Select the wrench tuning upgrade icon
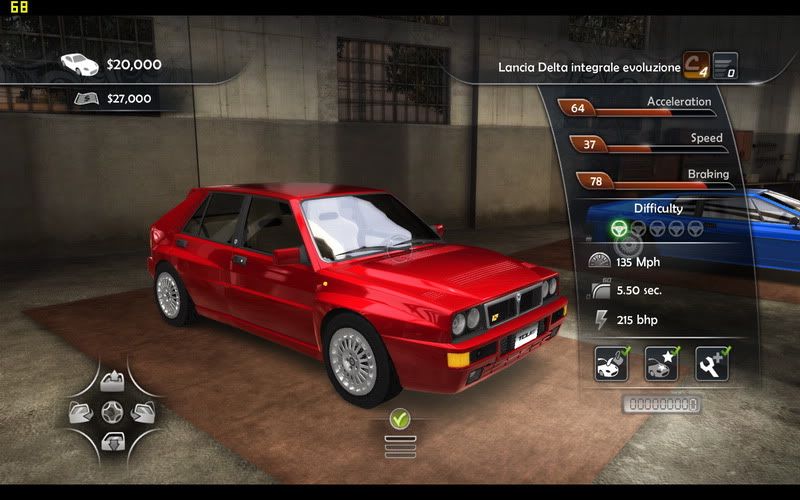Image resolution: width=800 pixels, height=500 pixels. click(x=711, y=364)
